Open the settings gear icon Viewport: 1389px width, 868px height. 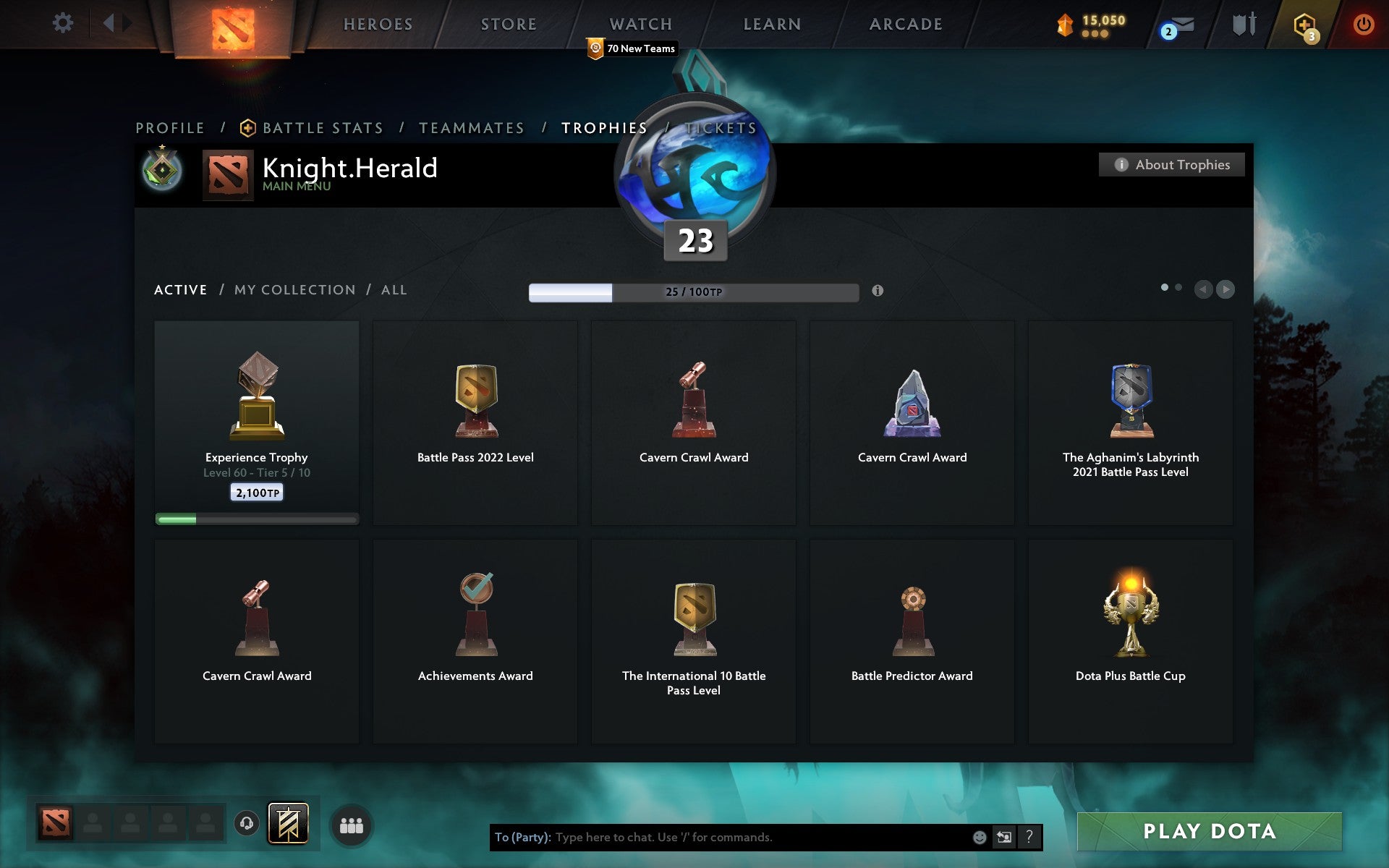tap(64, 22)
